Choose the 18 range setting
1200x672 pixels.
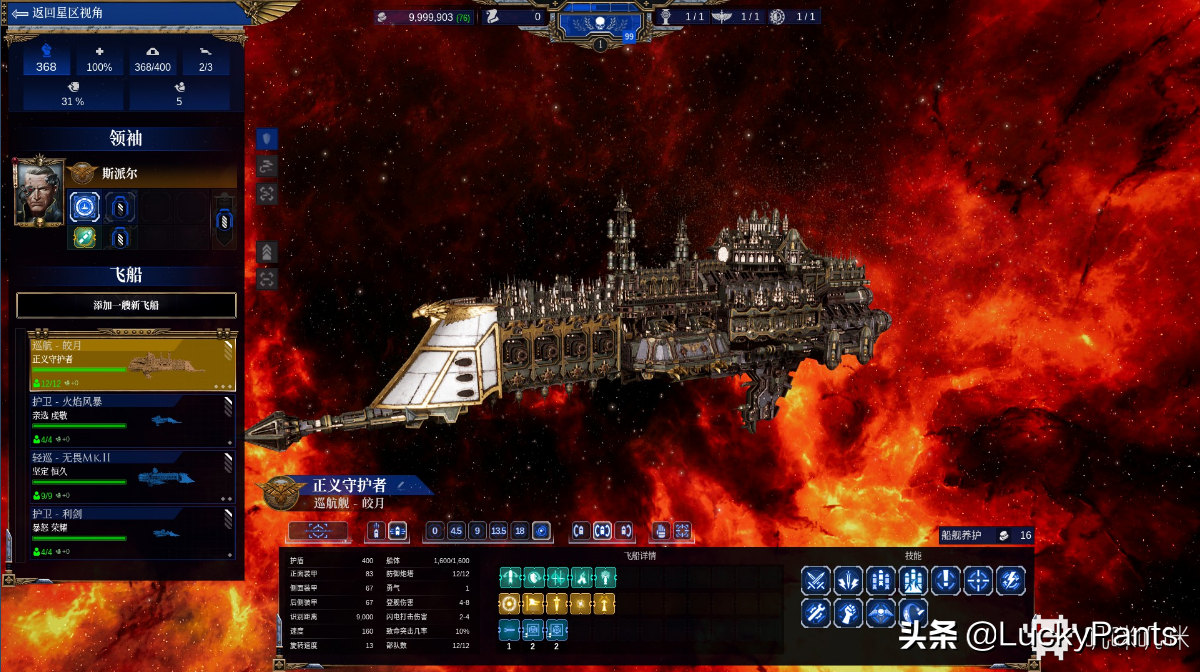[520, 531]
